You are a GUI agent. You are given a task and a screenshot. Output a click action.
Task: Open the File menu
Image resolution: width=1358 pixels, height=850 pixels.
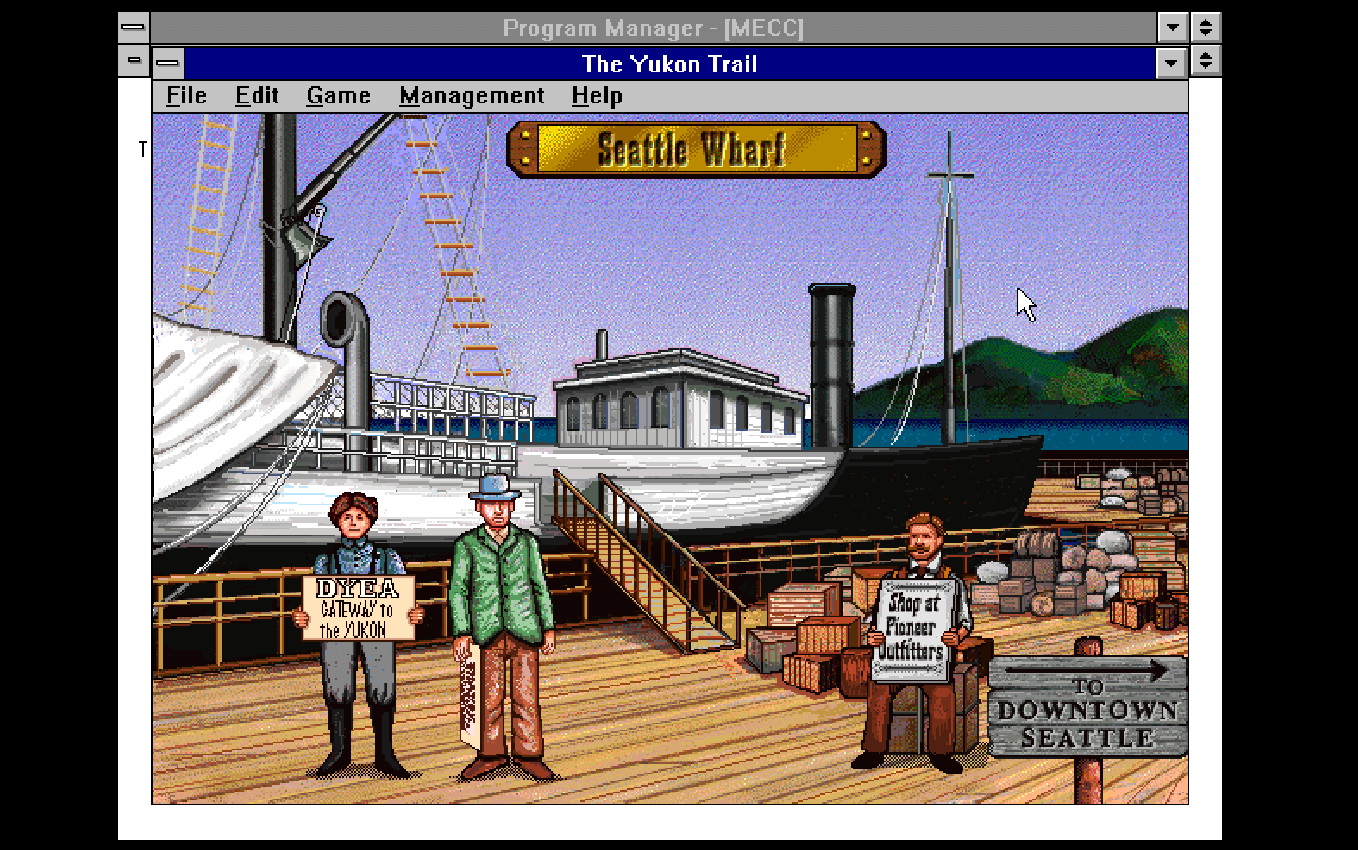coord(185,95)
